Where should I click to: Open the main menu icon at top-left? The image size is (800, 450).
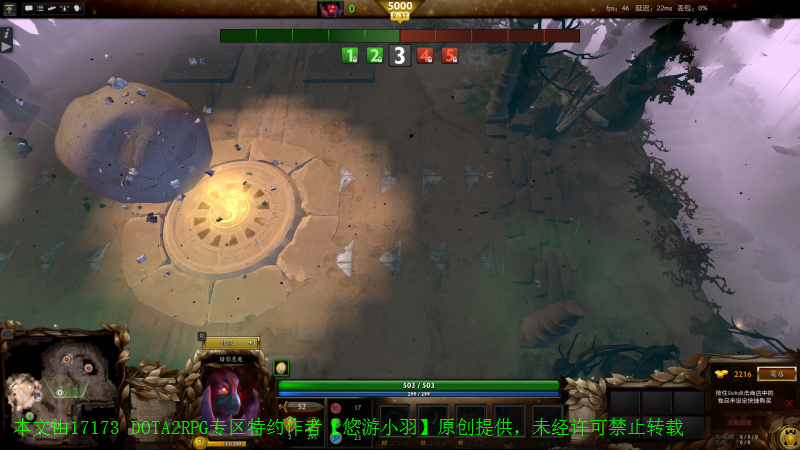[9, 9]
